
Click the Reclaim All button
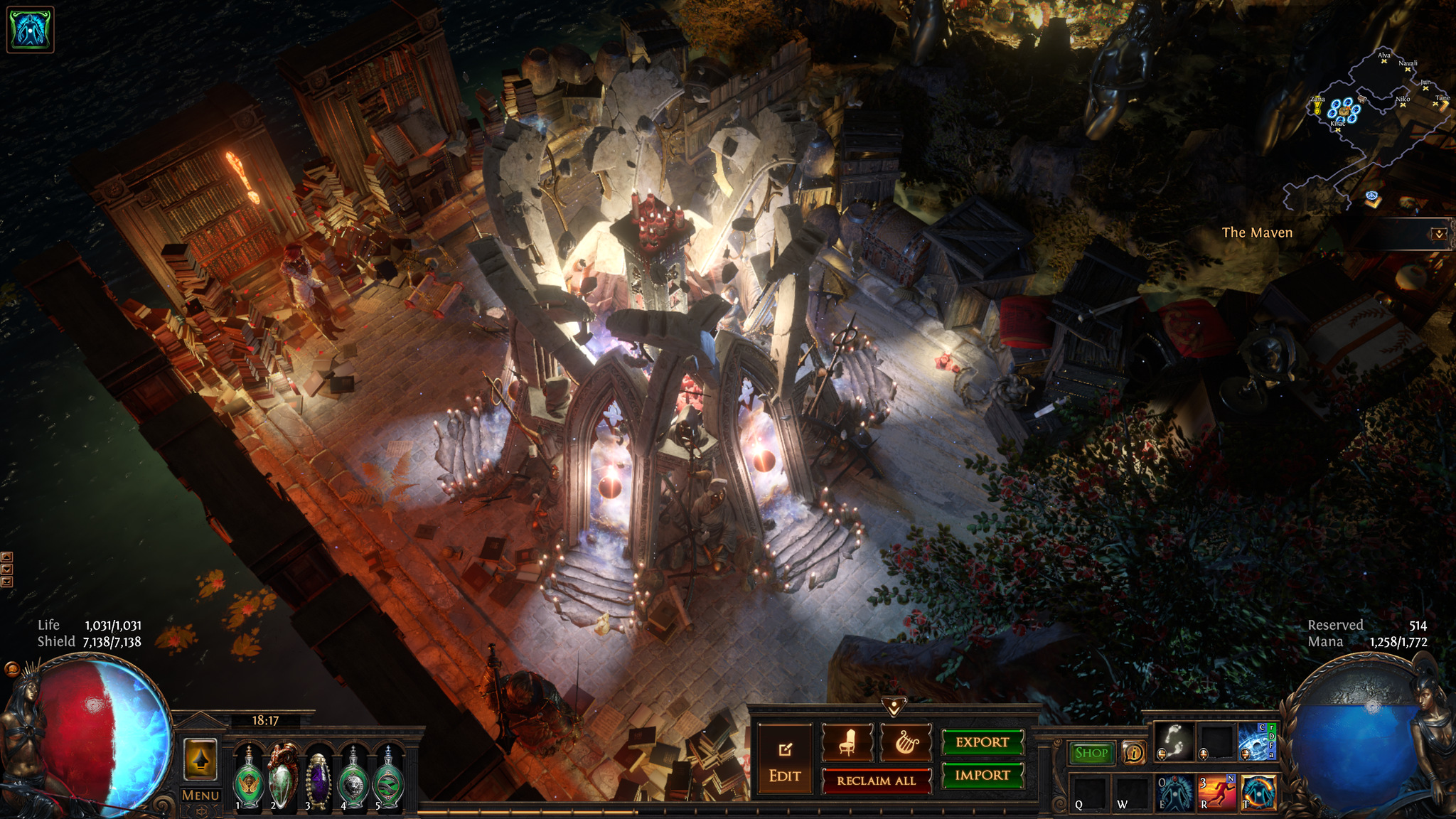pos(876,781)
